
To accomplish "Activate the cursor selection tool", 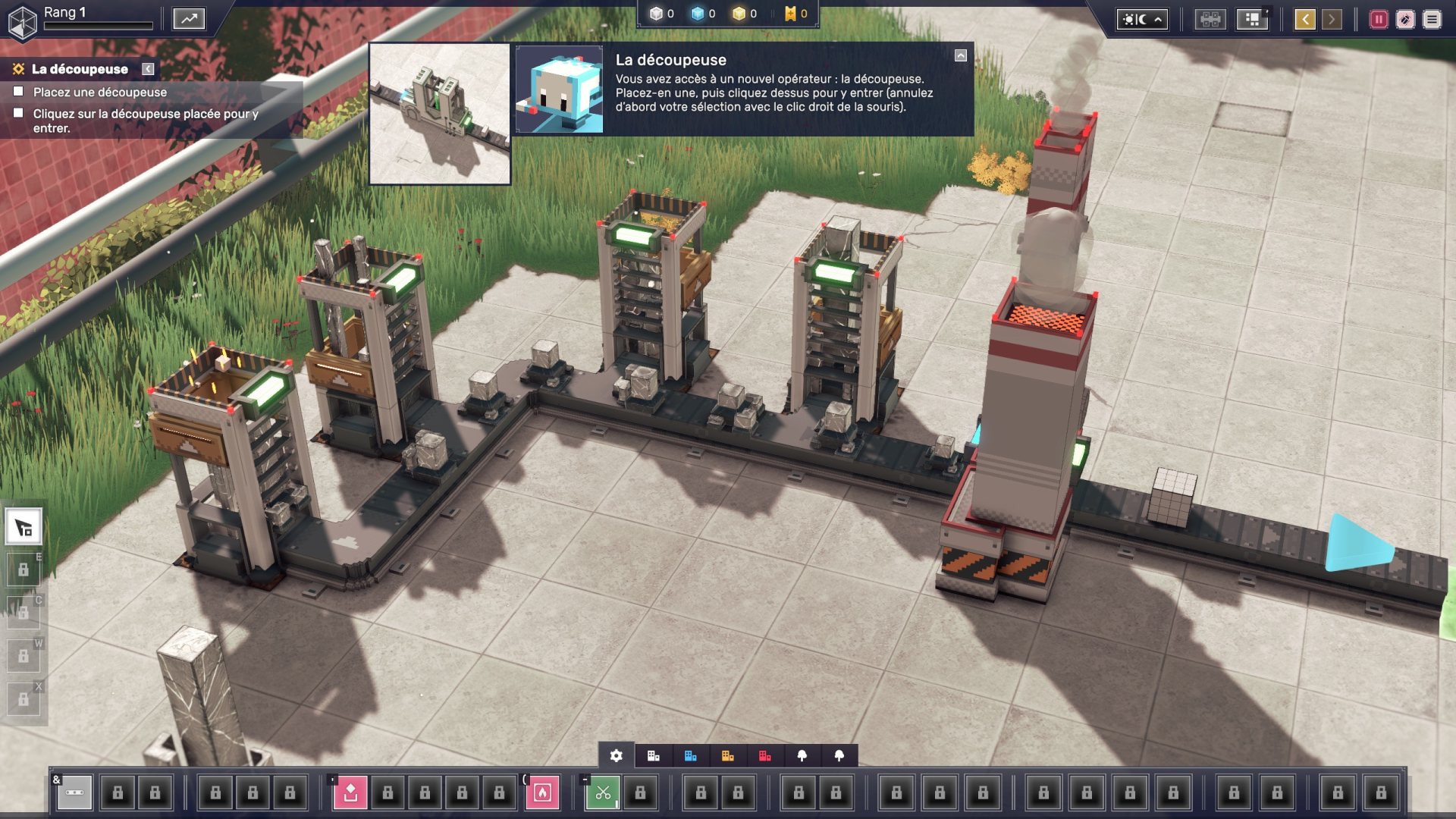I will 24,528.
